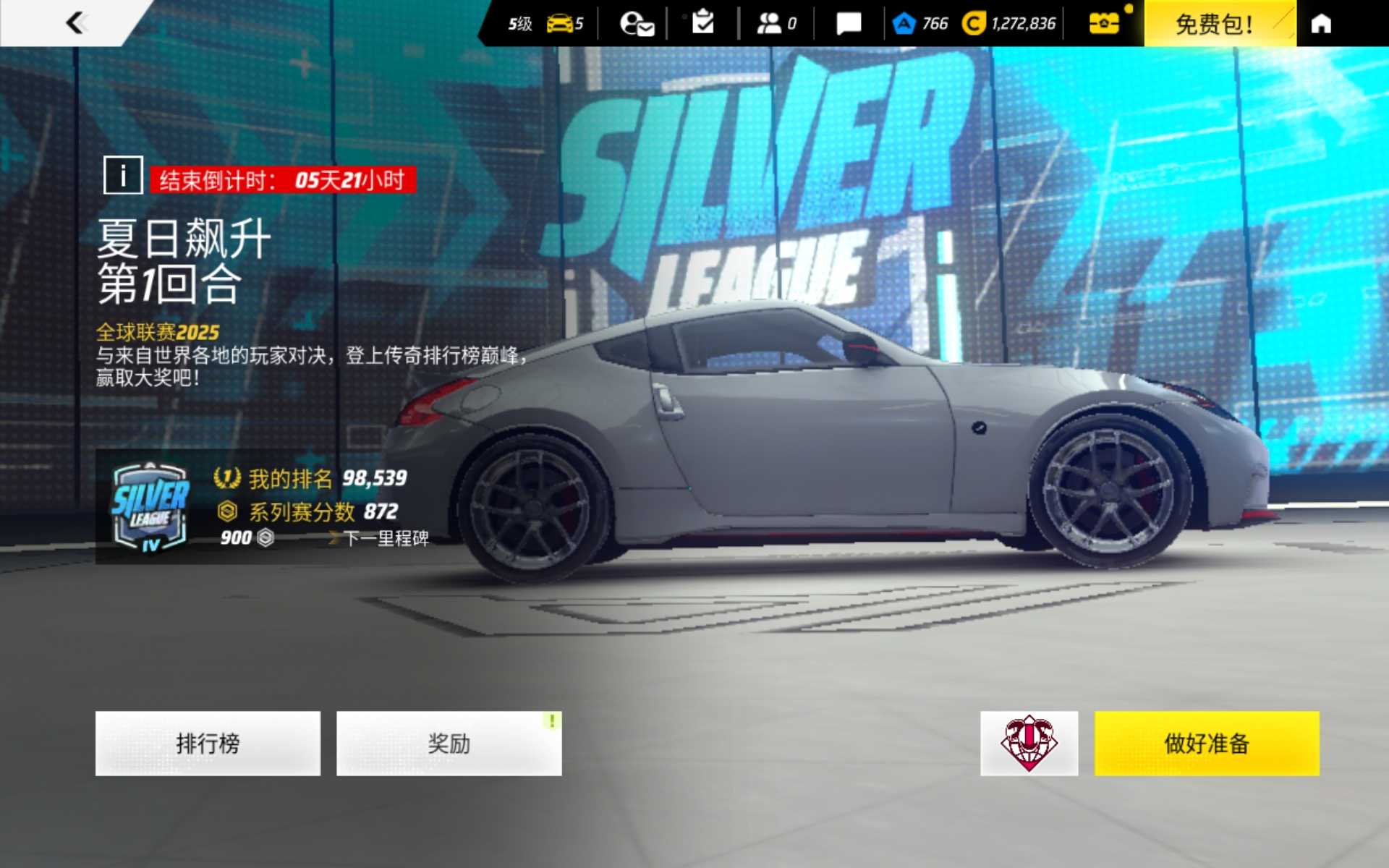Open the 排行榜 leaderboard

tap(208, 743)
